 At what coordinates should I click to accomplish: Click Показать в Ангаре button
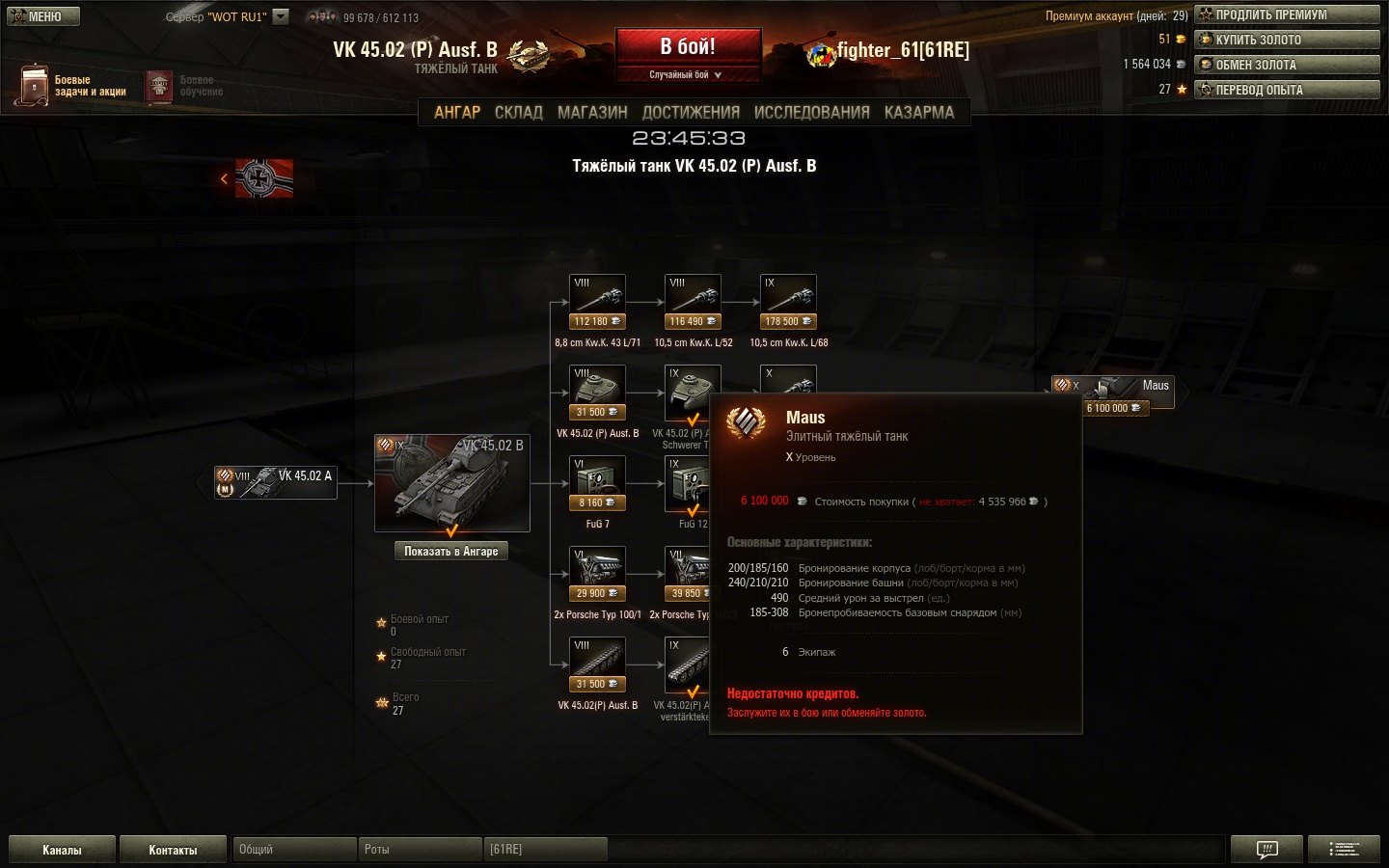pos(451,552)
